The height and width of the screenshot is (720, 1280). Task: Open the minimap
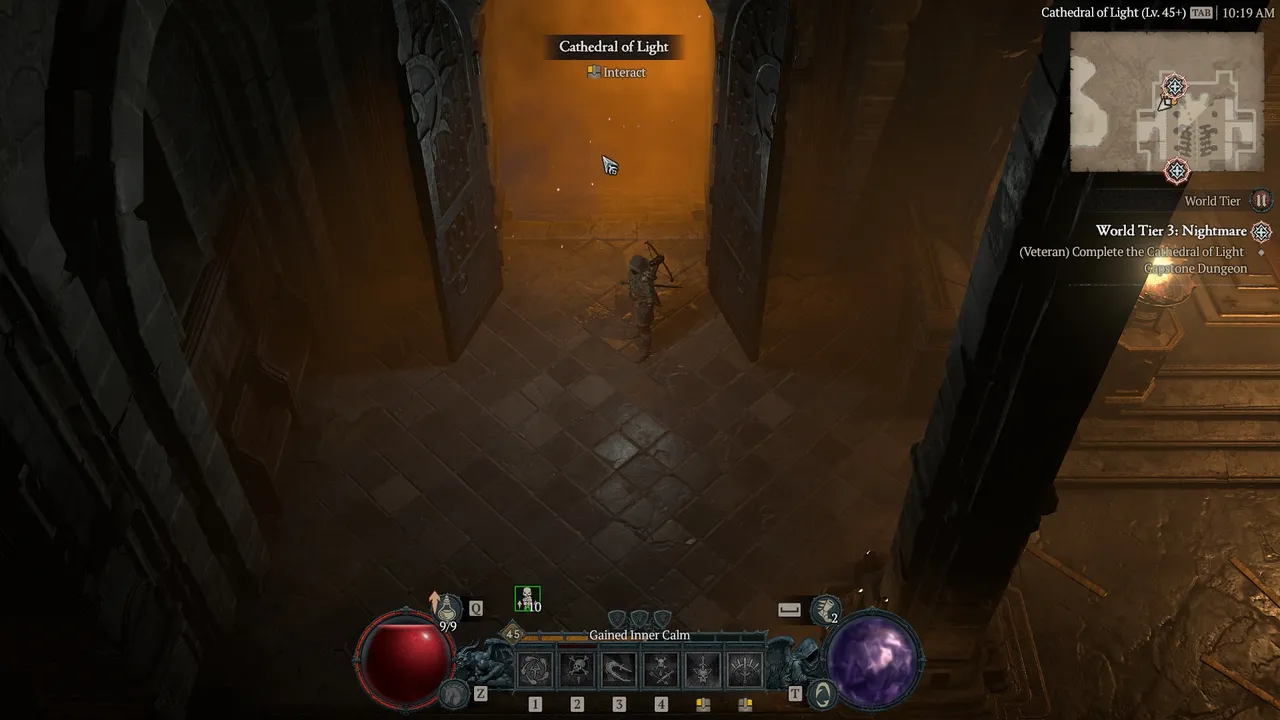tap(1165, 102)
